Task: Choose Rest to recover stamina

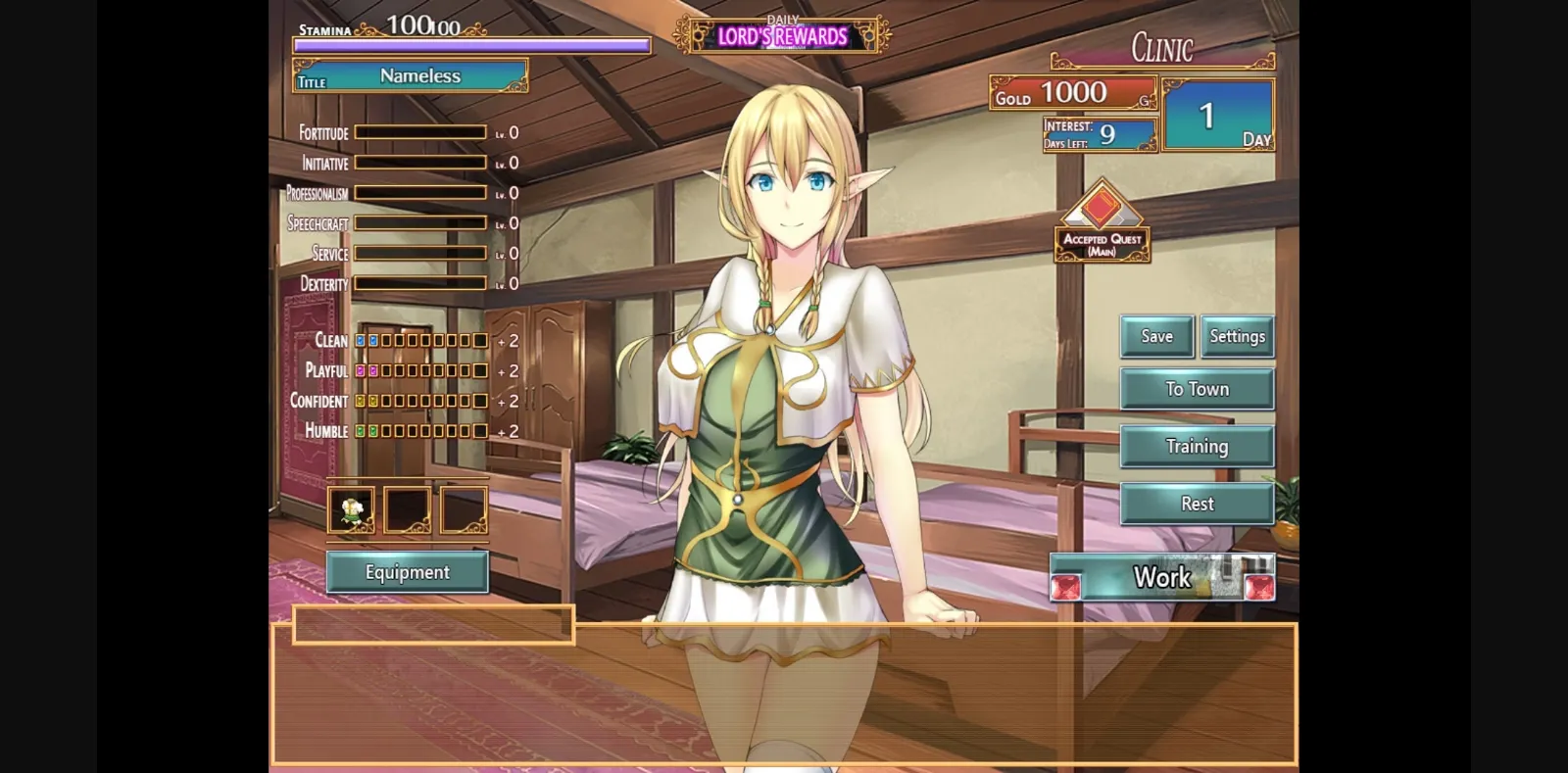Action: pos(1197,503)
